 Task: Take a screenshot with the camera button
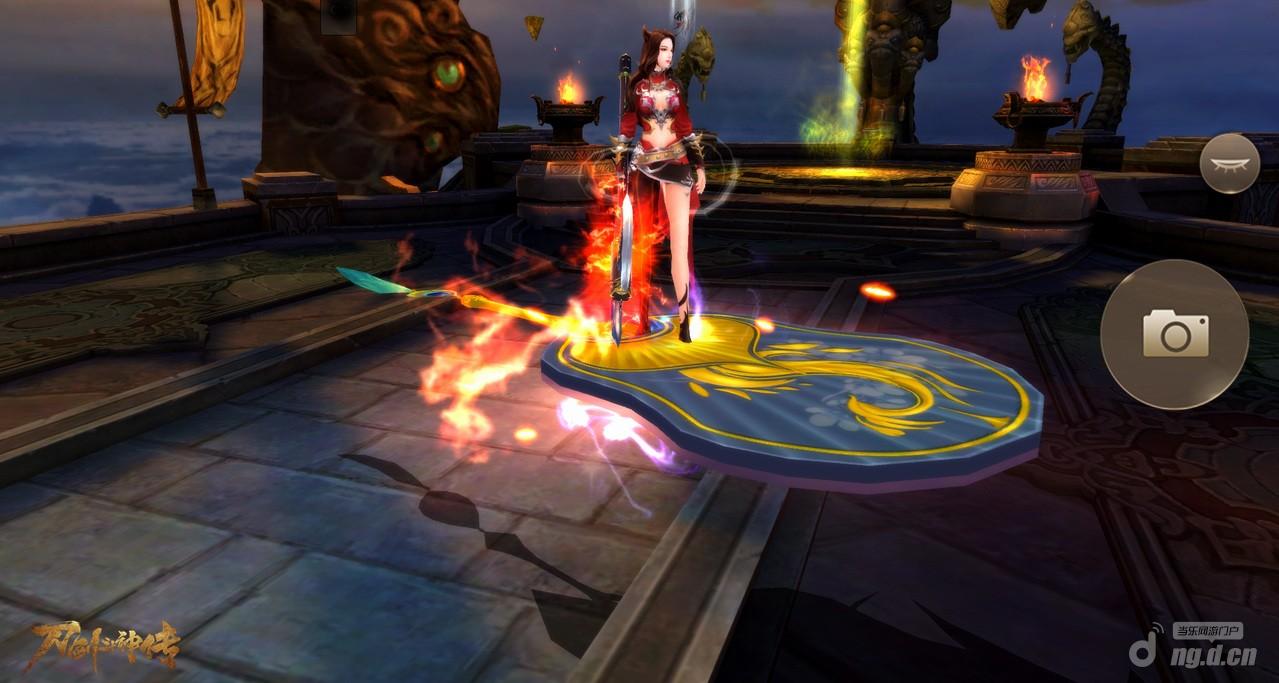[1174, 334]
